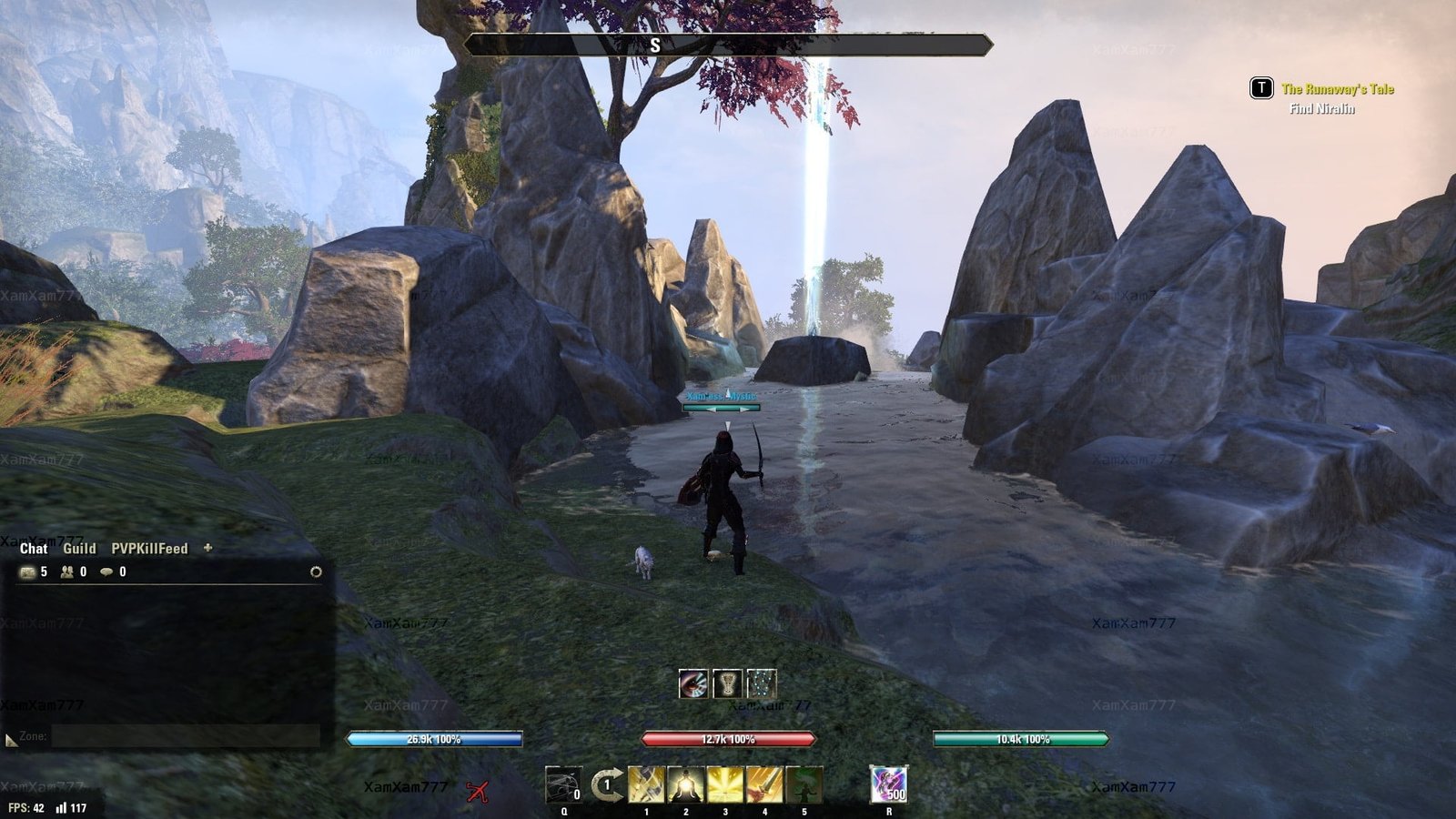
Task: Swap weapon bars with the arrow icon
Action: click(x=606, y=784)
